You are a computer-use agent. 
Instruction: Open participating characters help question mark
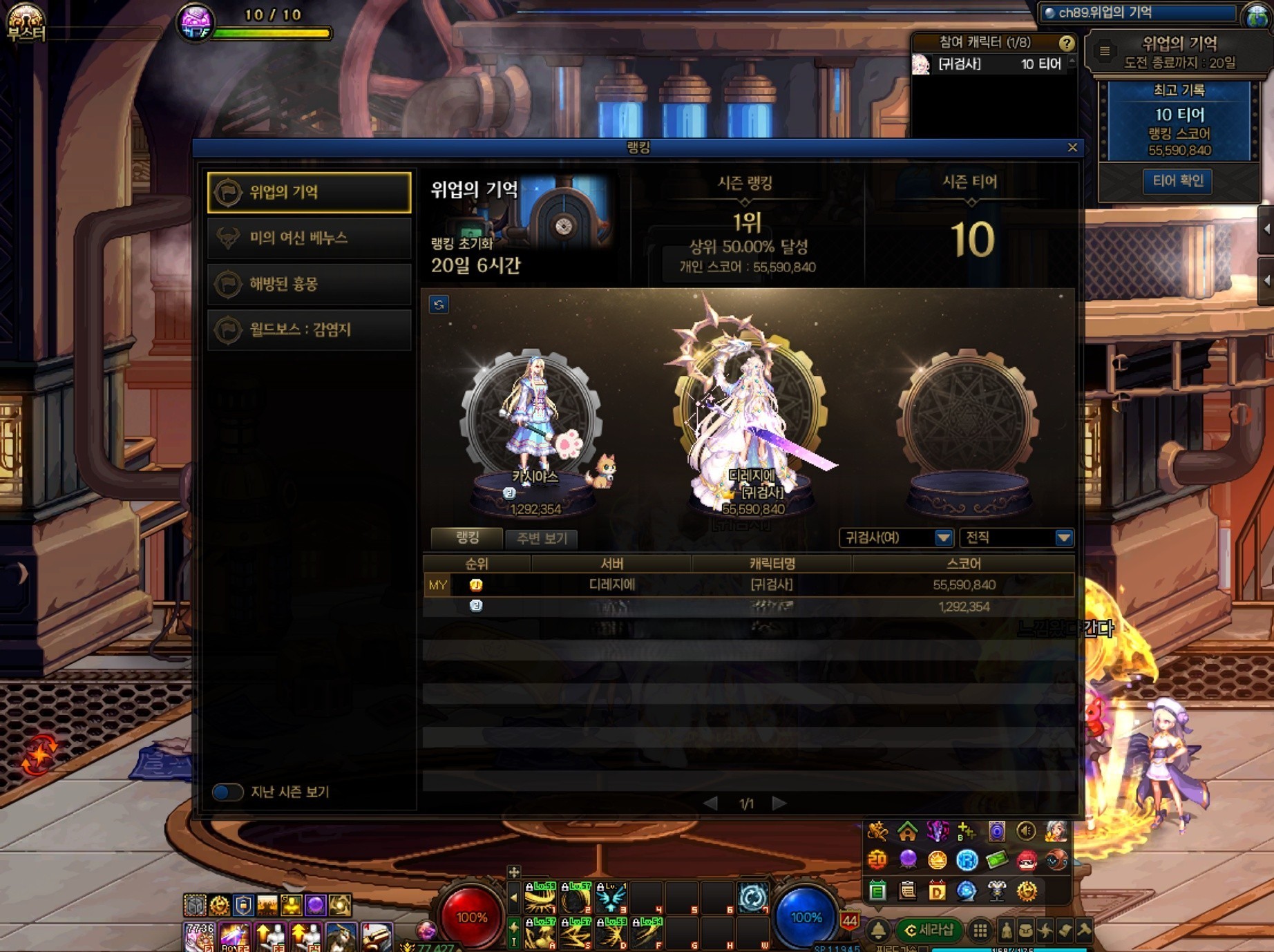1066,43
